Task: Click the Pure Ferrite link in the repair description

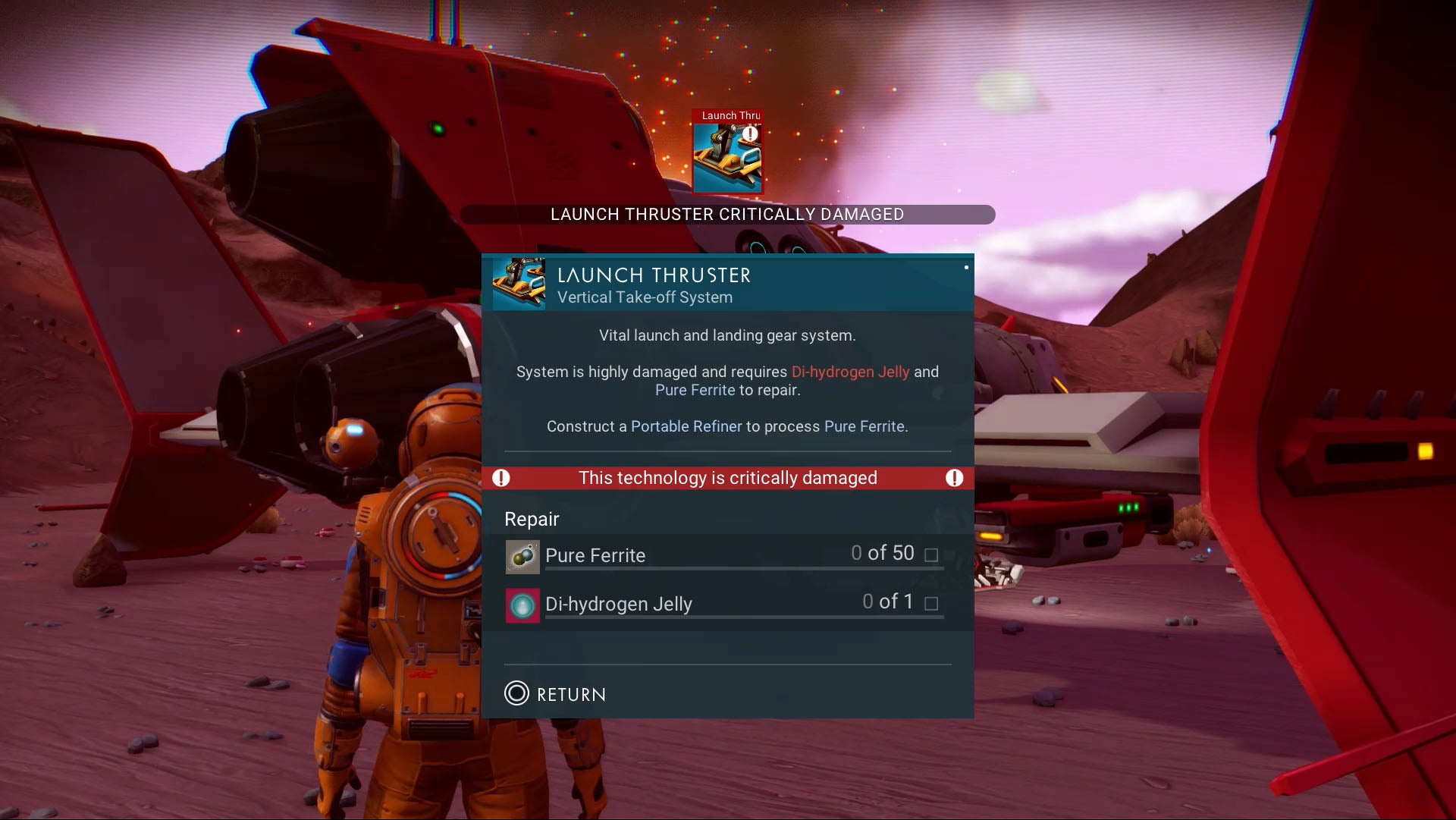Action: click(694, 390)
